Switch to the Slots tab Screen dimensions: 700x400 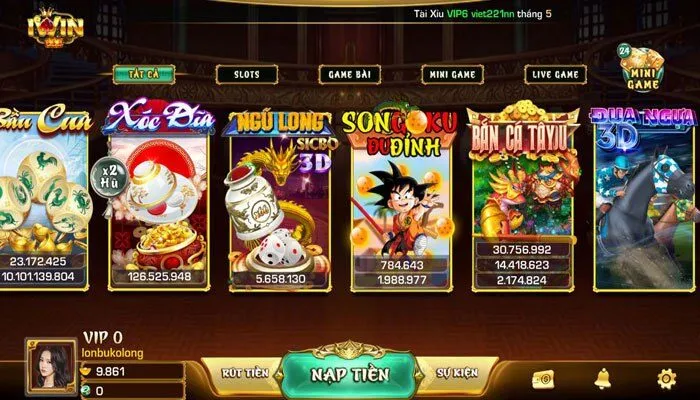[x=247, y=74]
